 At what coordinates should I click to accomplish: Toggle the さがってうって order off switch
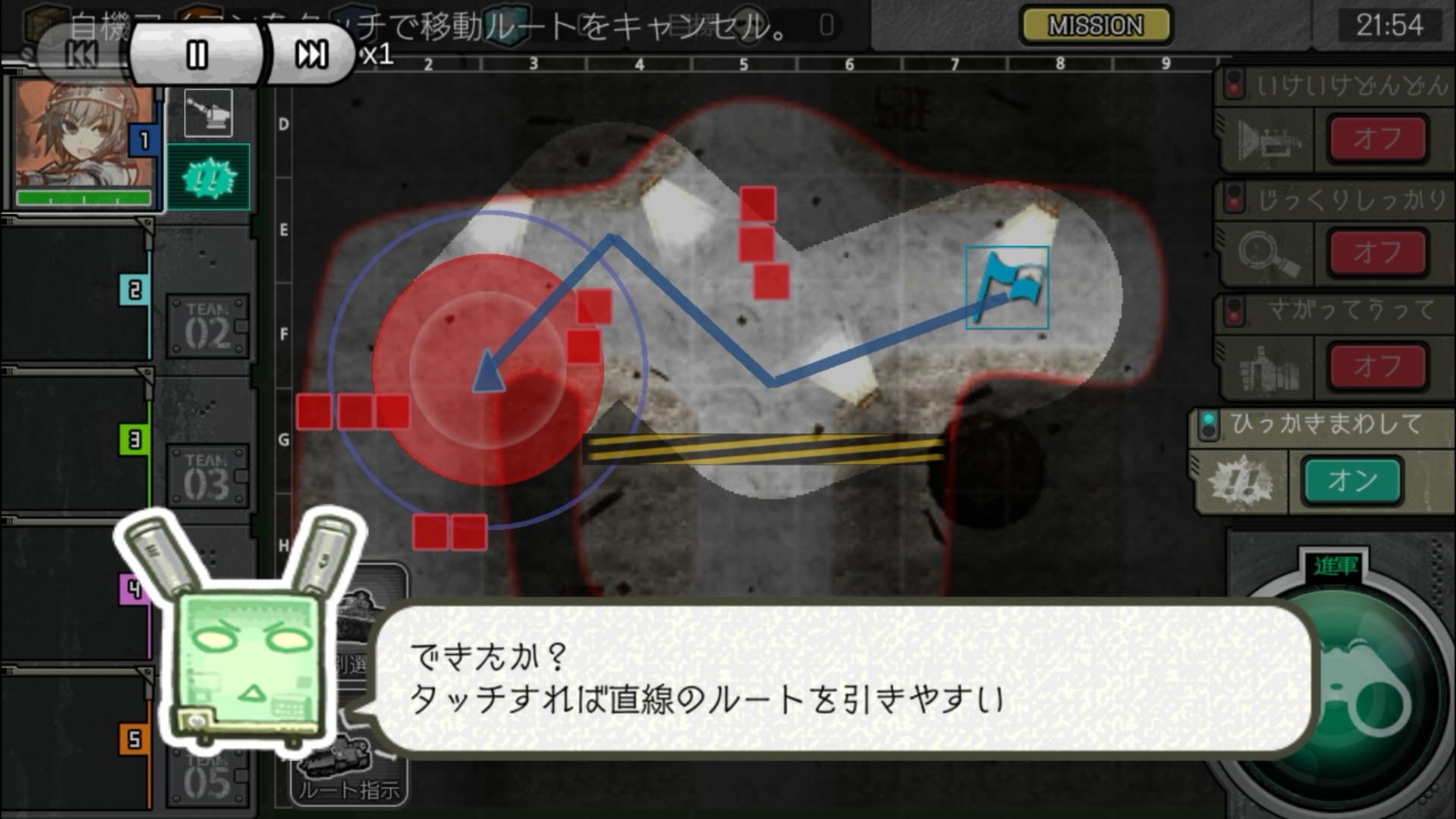tap(1377, 367)
